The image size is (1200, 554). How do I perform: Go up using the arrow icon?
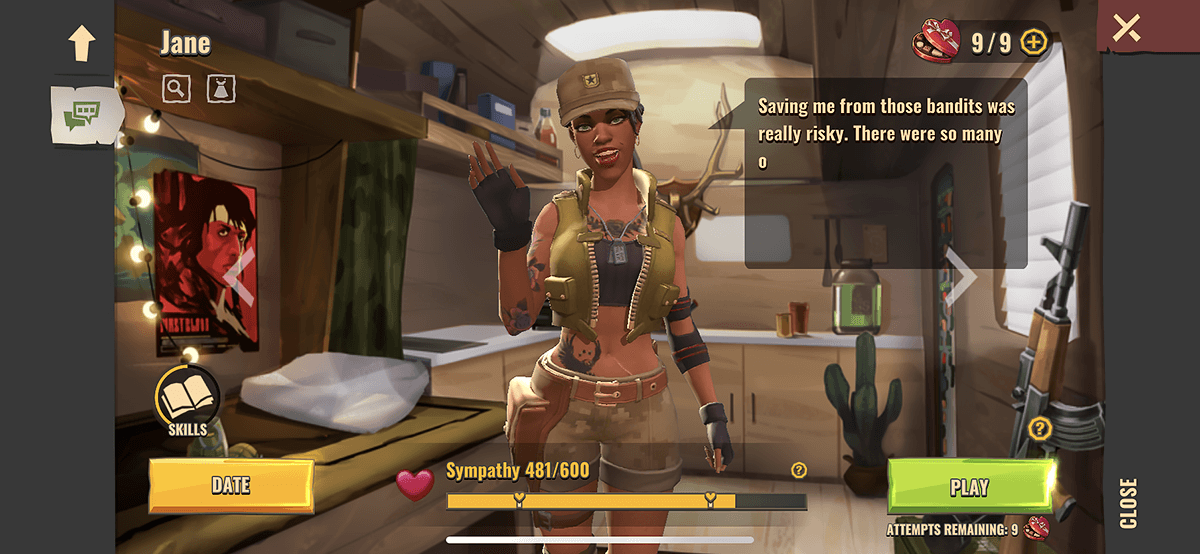click(81, 42)
